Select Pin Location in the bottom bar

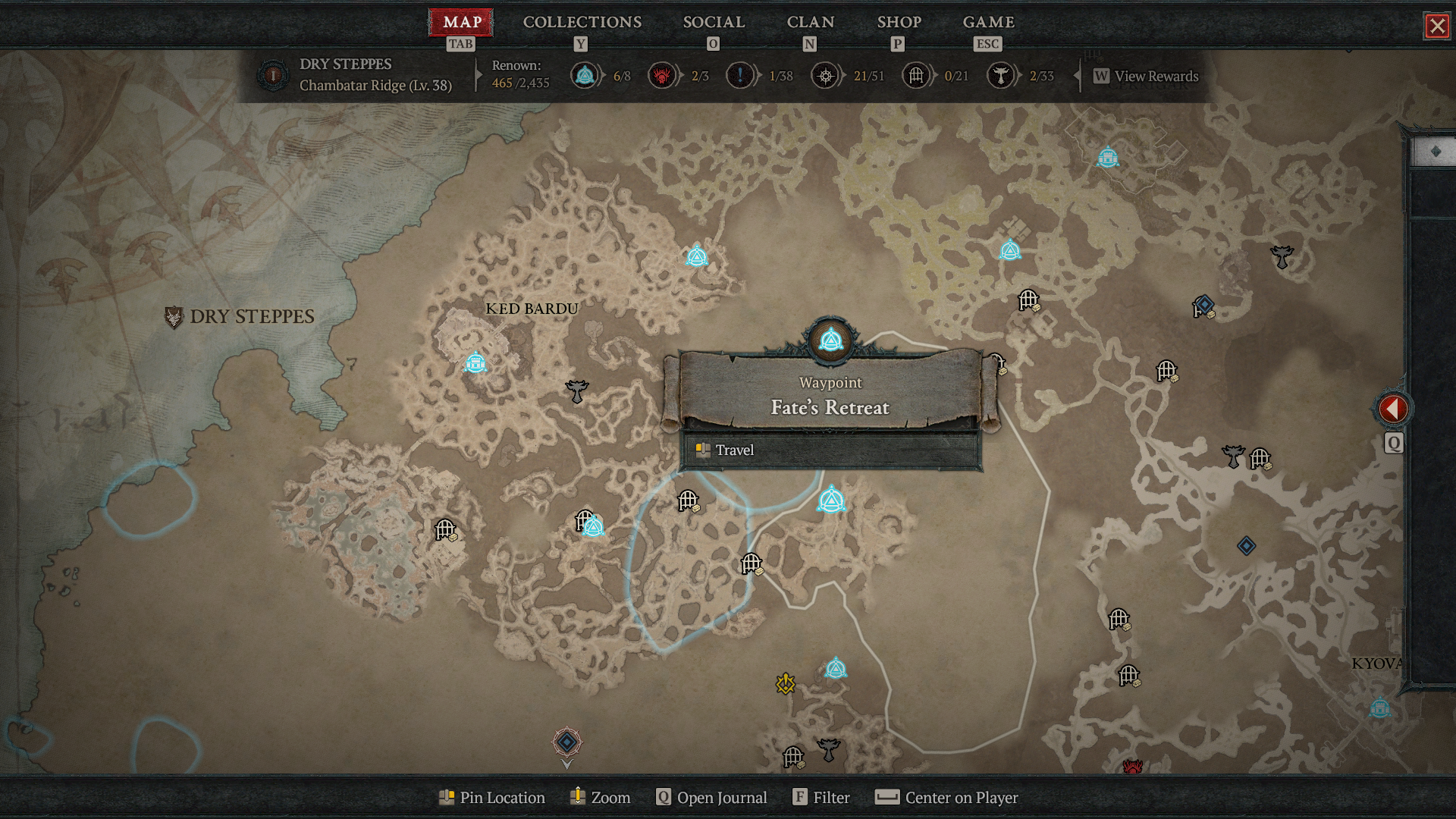pyautogui.click(x=491, y=797)
